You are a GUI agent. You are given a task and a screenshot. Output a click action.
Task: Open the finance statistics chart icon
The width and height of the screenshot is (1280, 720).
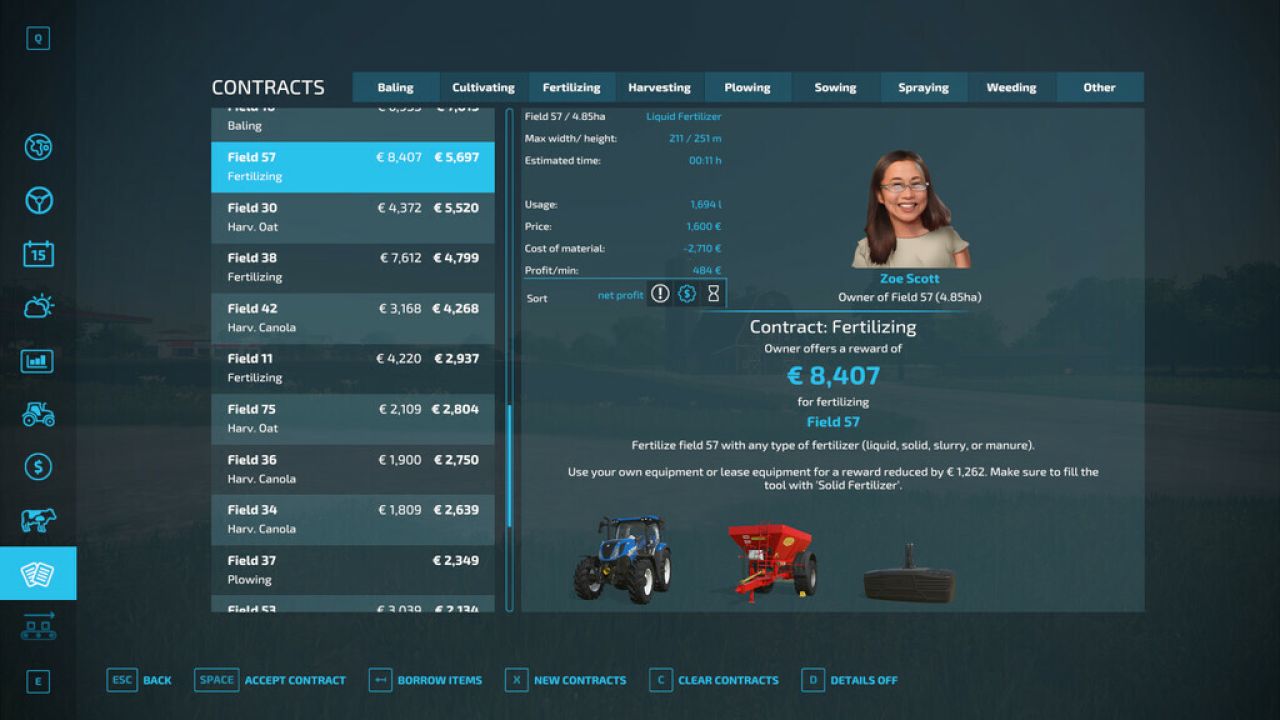[x=37, y=360]
